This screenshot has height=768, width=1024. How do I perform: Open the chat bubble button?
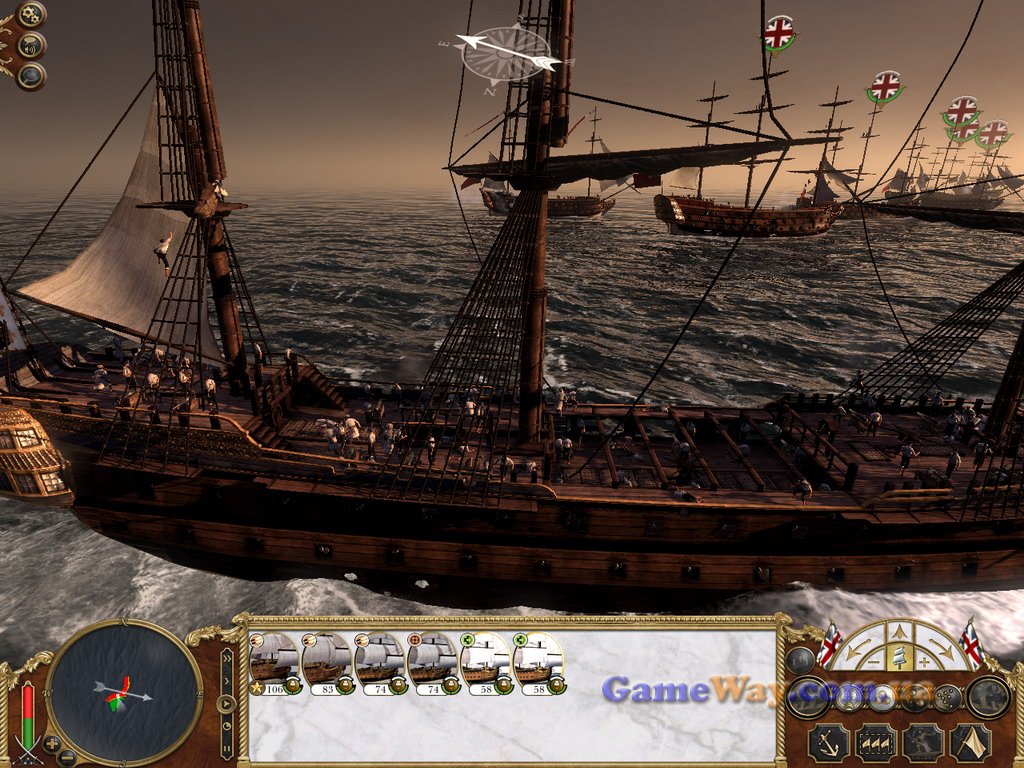[x=31, y=76]
